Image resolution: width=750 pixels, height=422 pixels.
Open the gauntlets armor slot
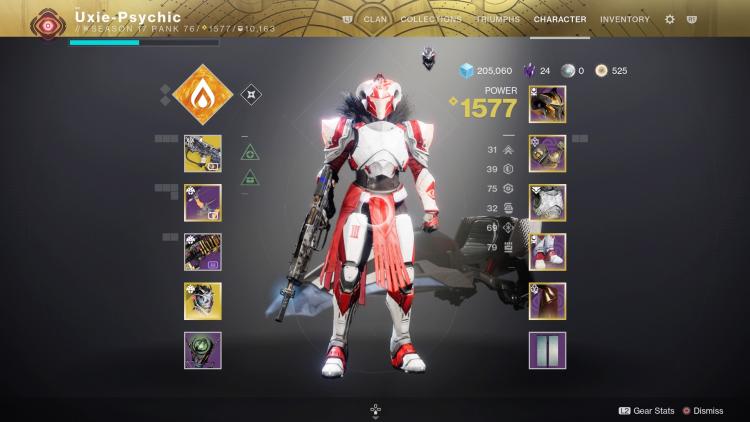coord(547,153)
